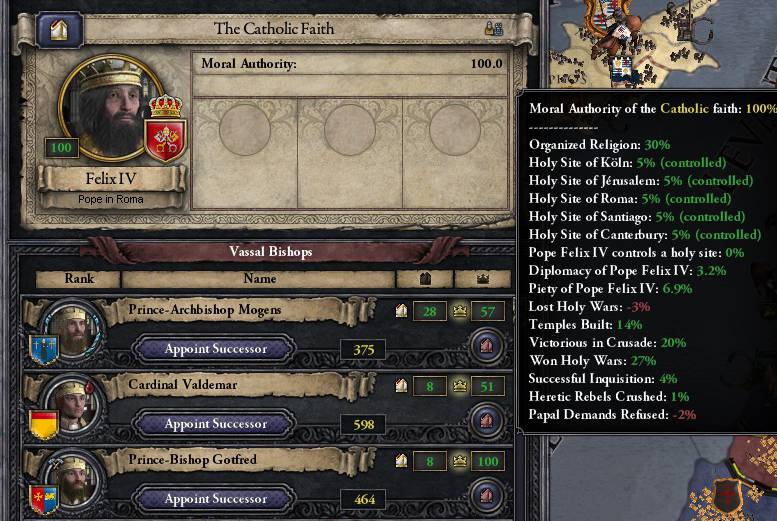Click the round button on Gotfred's row
Image resolution: width=777 pixels, height=521 pixels.
pyautogui.click(x=486, y=495)
